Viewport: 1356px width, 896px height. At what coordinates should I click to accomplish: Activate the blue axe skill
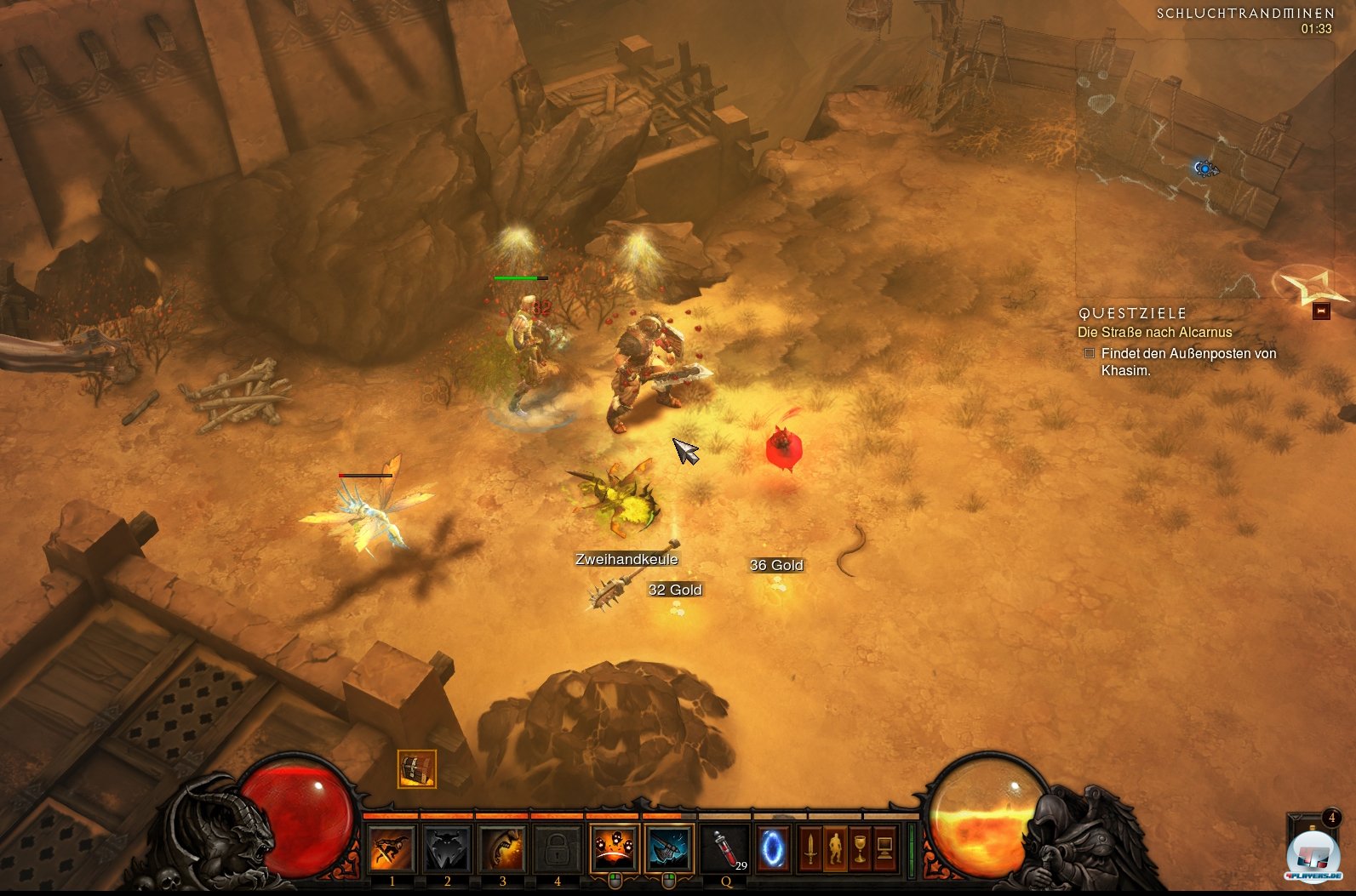[668, 848]
